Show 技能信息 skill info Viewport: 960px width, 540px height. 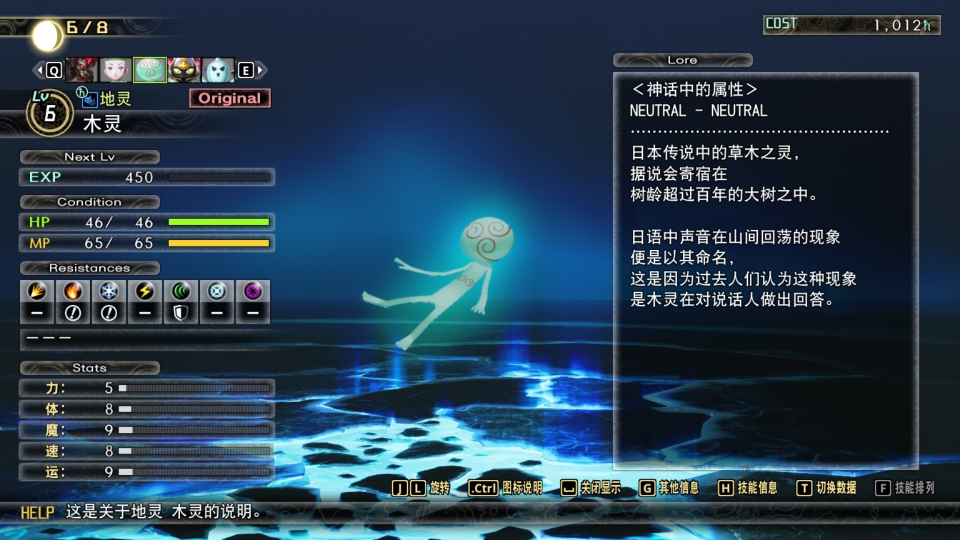pyautogui.click(x=747, y=488)
